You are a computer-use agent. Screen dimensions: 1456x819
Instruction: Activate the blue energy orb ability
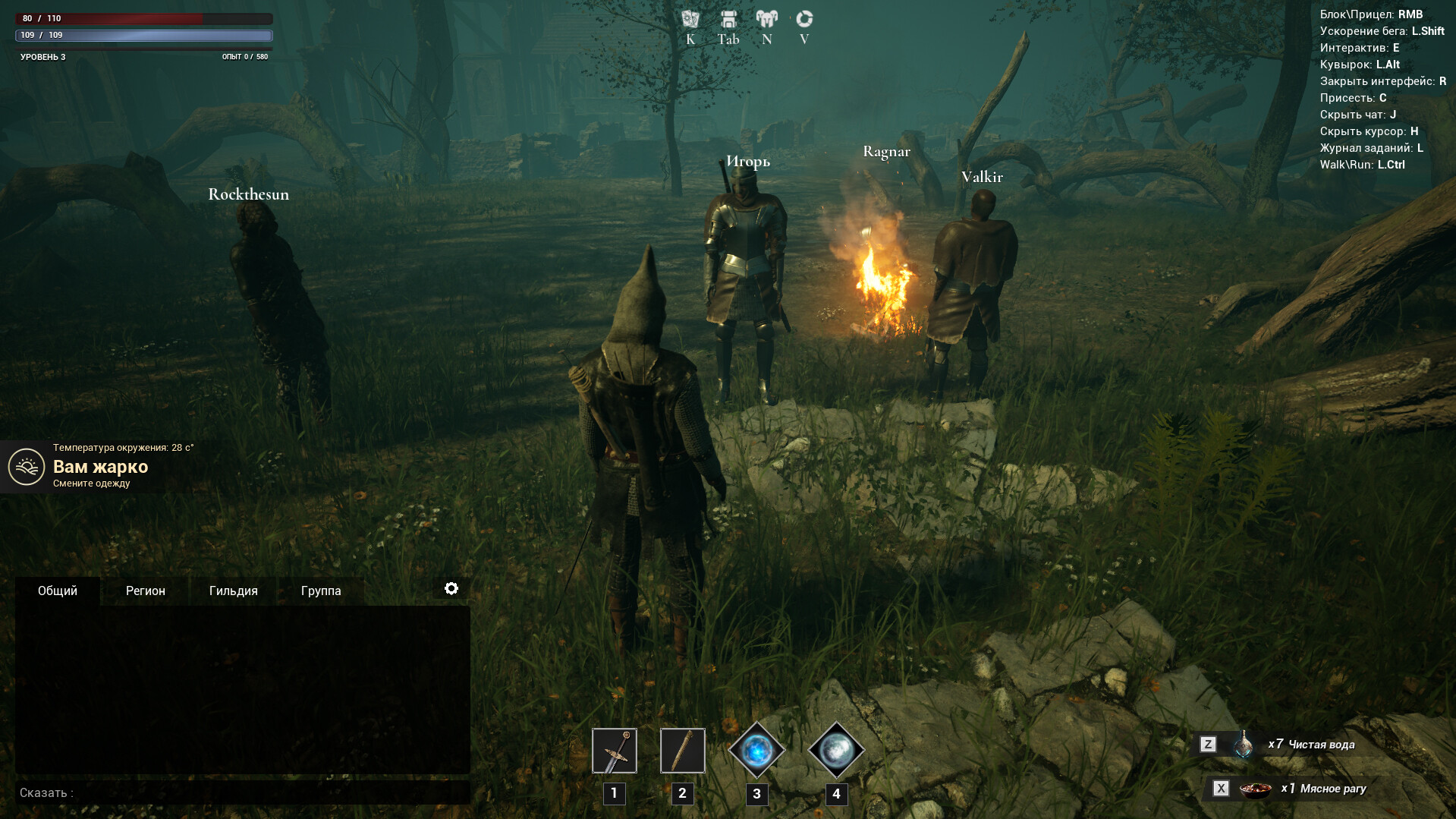click(756, 751)
